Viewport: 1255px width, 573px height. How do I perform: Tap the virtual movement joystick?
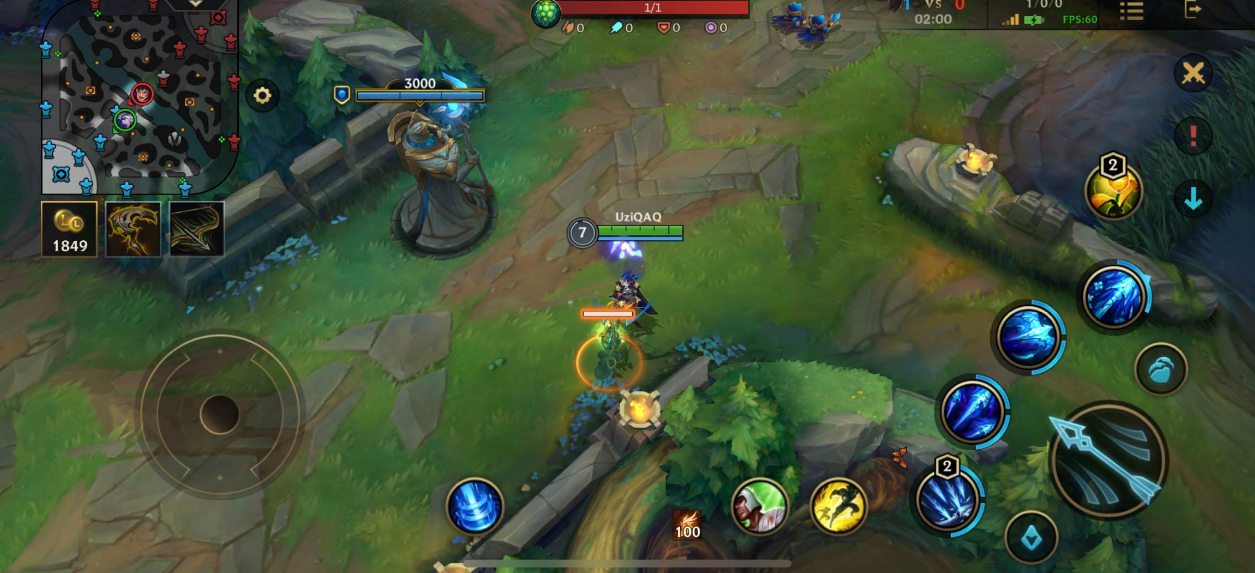(219, 413)
